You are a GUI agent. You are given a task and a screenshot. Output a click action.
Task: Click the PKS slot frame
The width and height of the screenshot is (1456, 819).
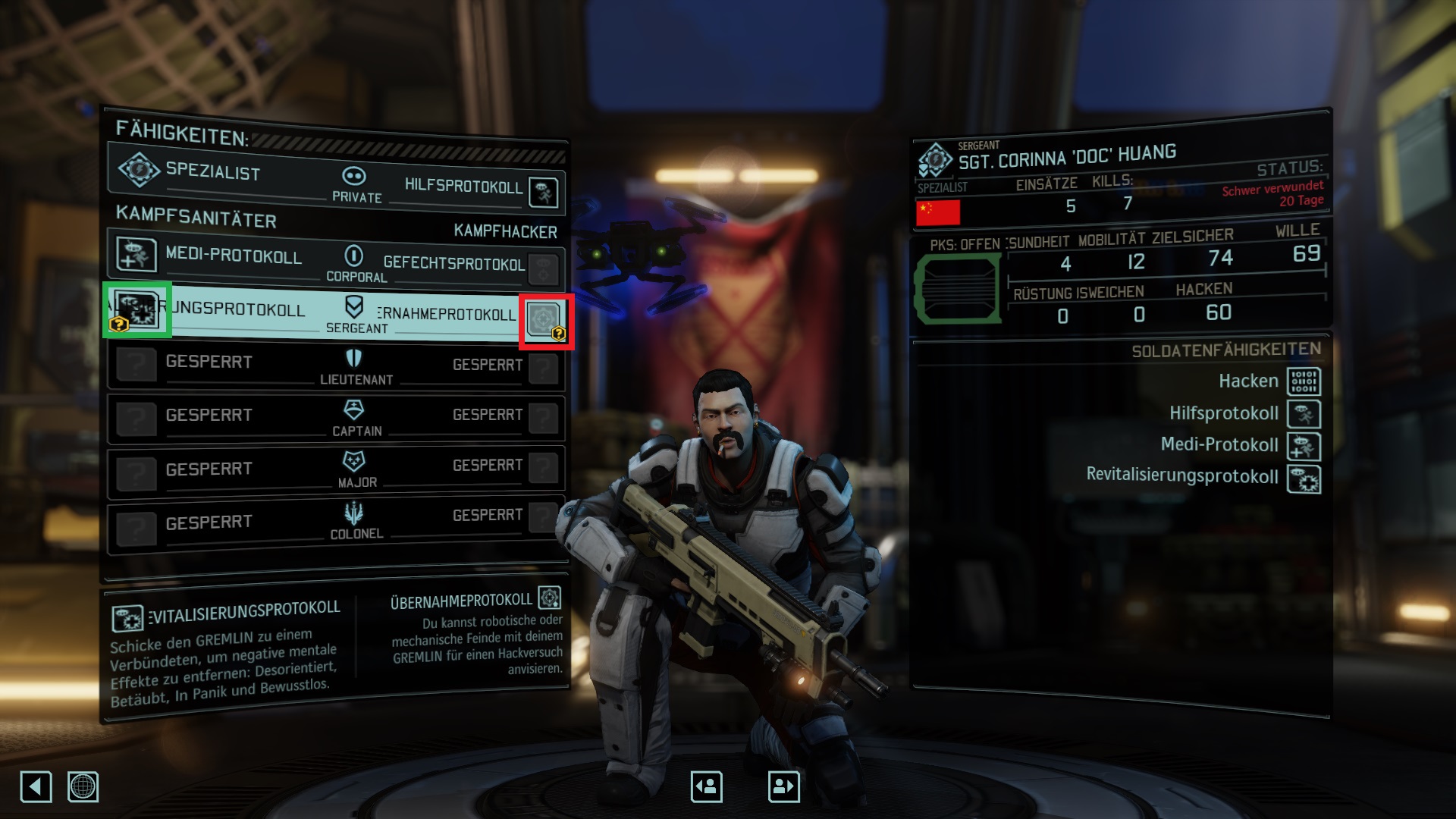pyautogui.click(x=958, y=289)
